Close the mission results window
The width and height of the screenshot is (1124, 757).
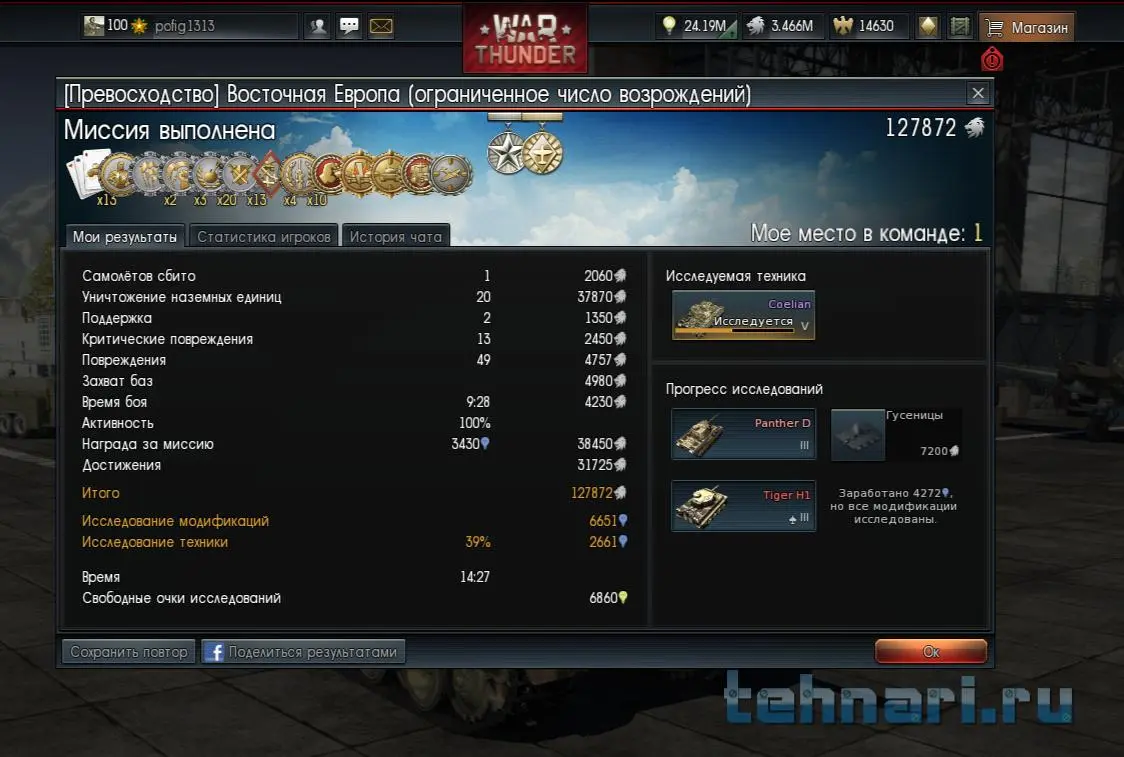click(978, 94)
